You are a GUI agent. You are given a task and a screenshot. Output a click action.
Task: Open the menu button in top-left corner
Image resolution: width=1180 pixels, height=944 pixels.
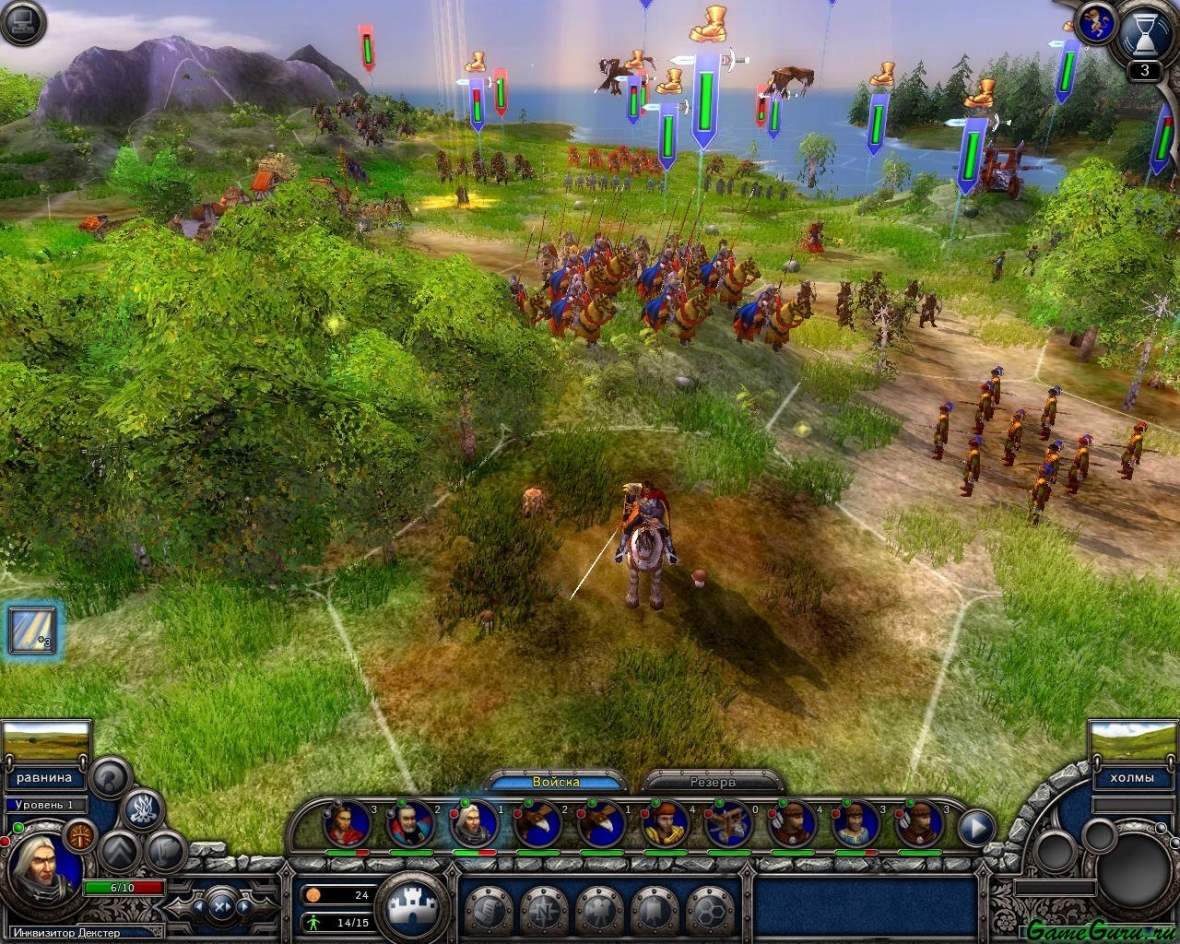22,22
